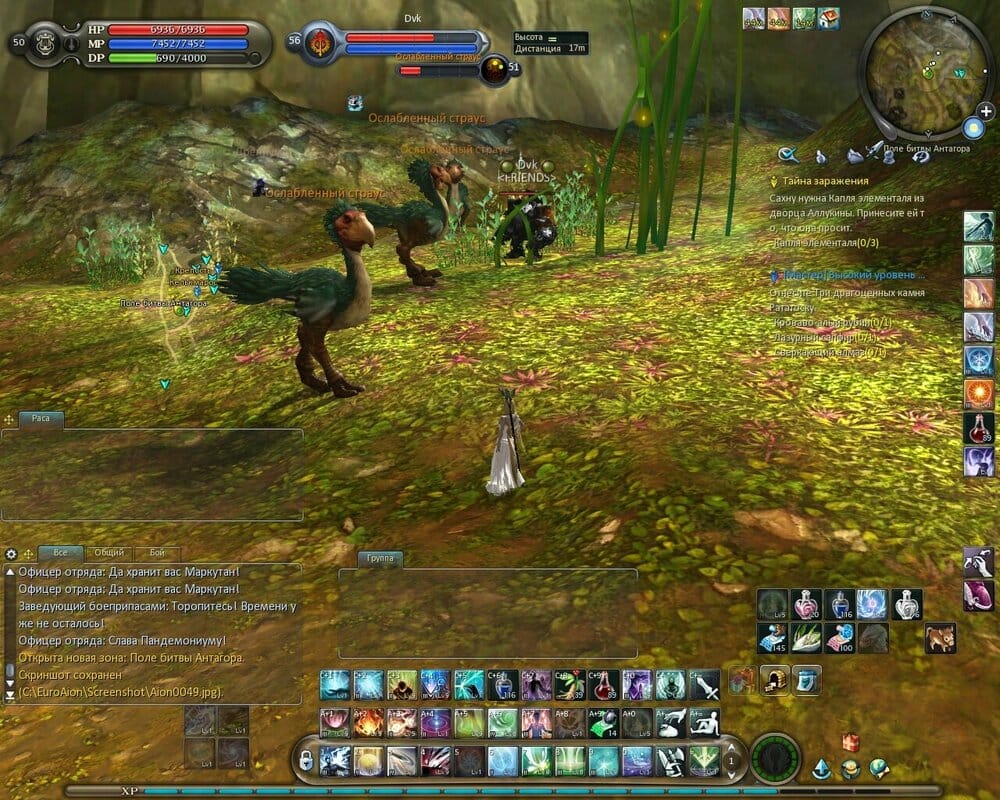The image size is (1000, 800).
Task: Click the fiery orange orb skill icon
Action: click(978, 393)
